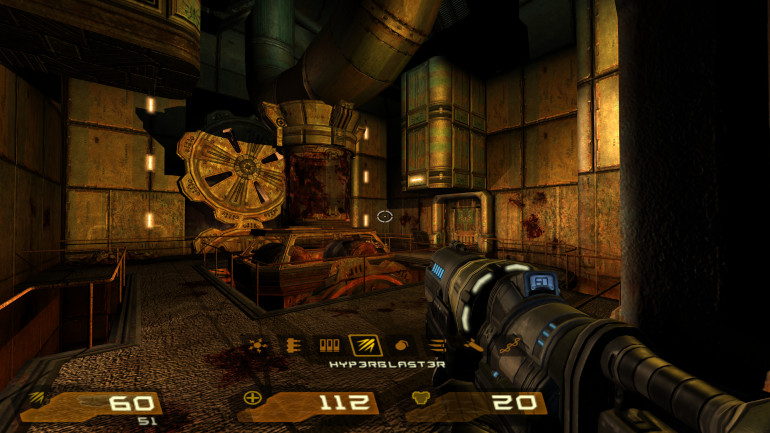
Task: Switch to the stacked-bullets machine gun icon
Action: tap(292, 346)
